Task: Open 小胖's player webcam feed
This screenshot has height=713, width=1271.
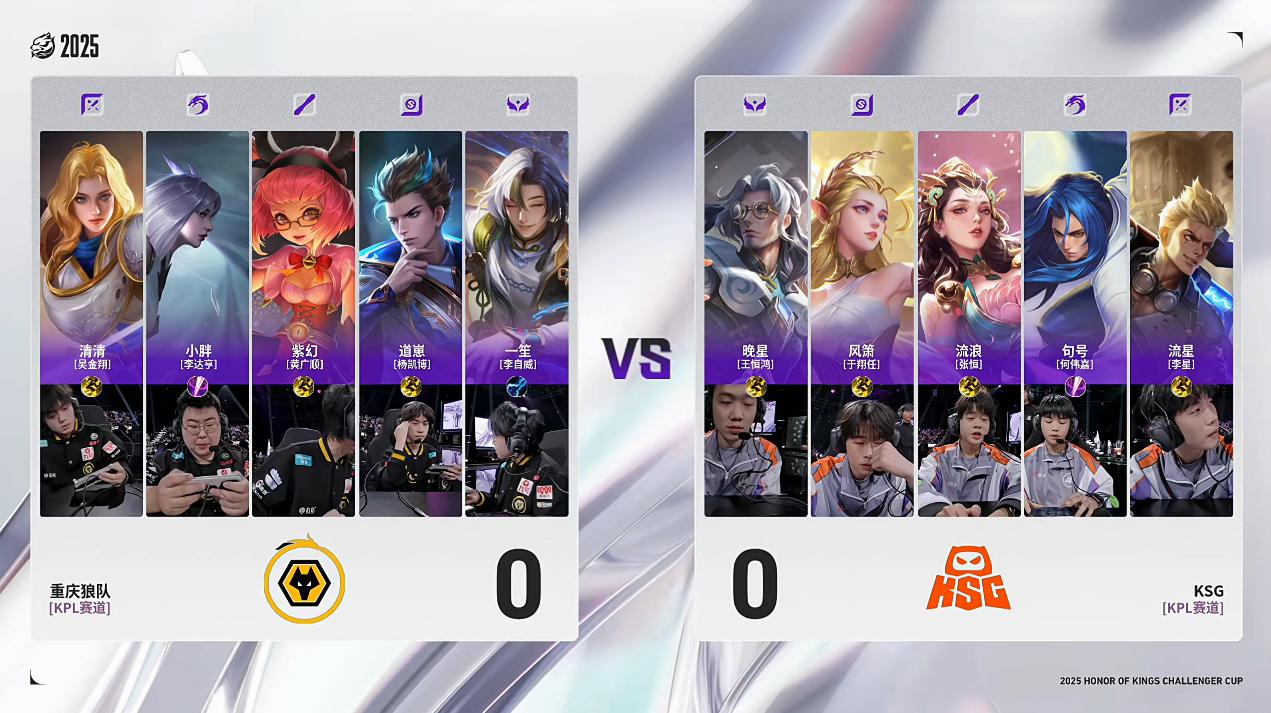Action: pos(197,452)
